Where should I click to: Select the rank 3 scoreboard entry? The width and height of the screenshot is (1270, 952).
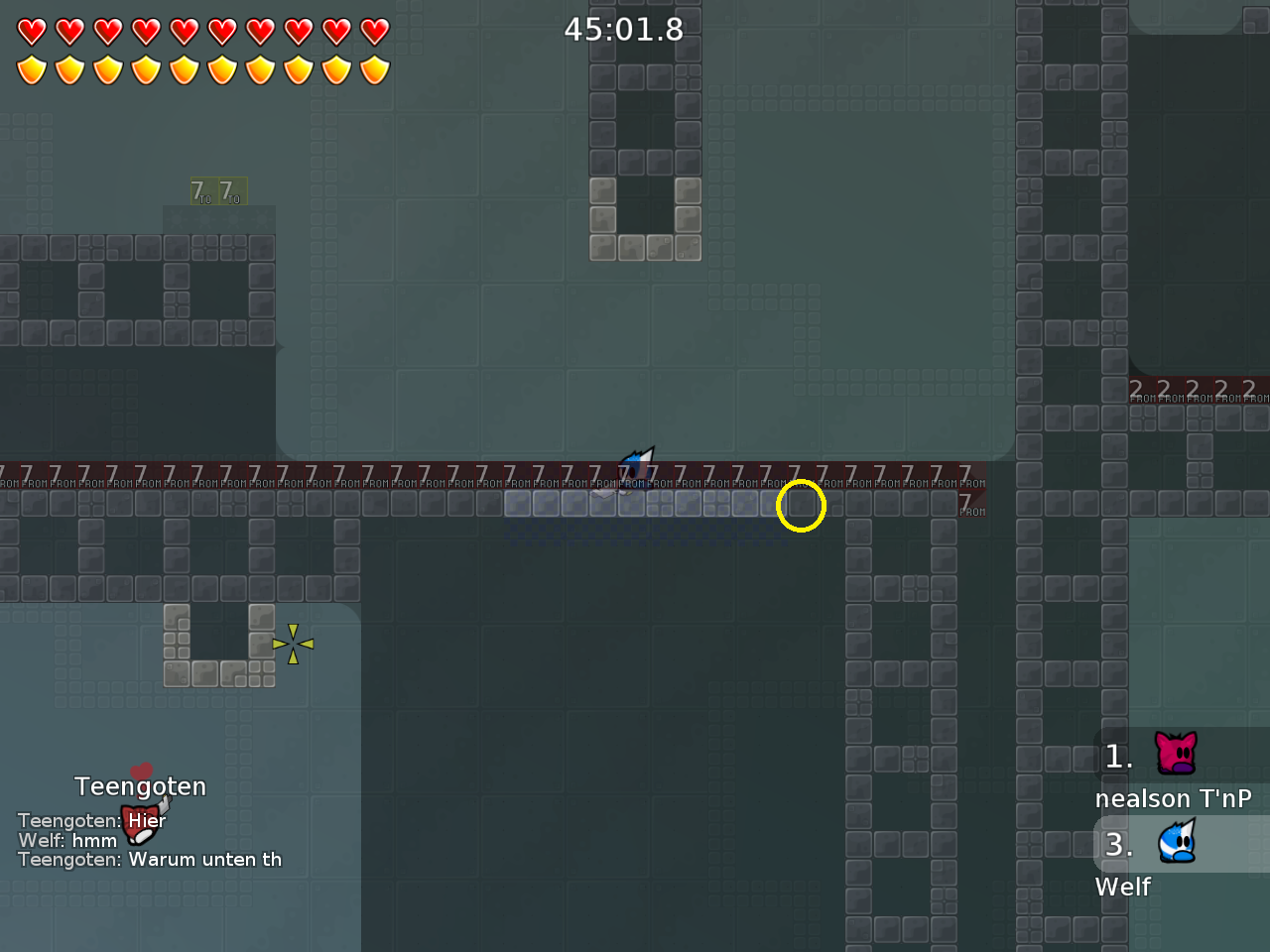(x=1119, y=845)
